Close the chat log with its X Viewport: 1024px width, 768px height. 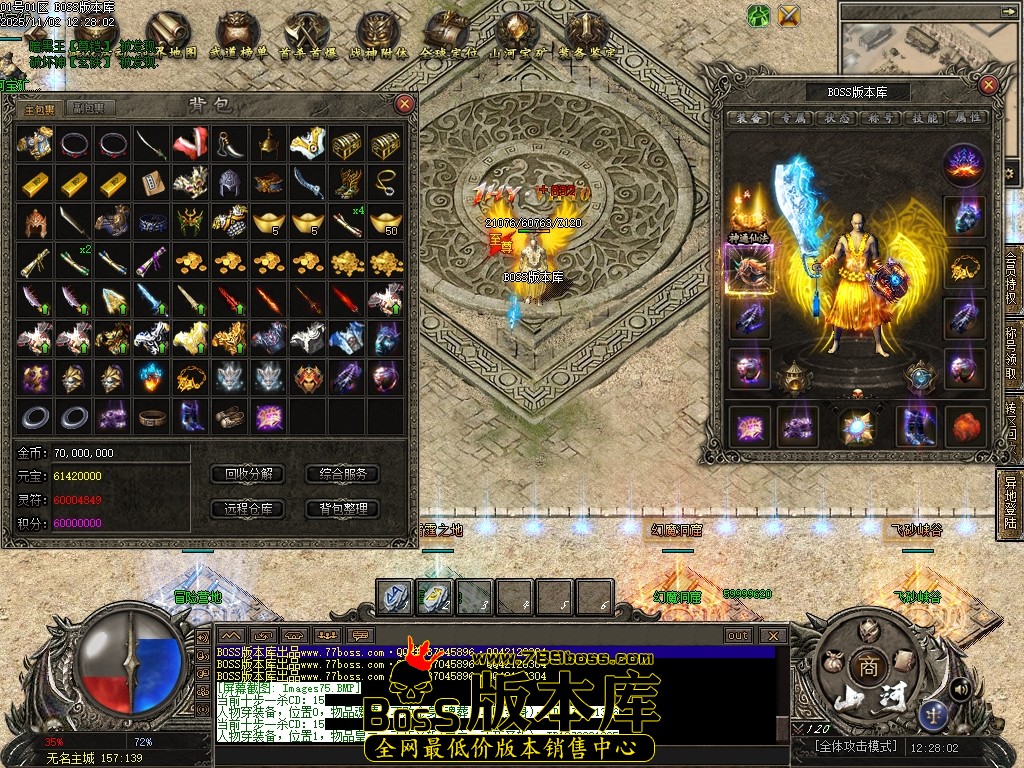click(773, 635)
